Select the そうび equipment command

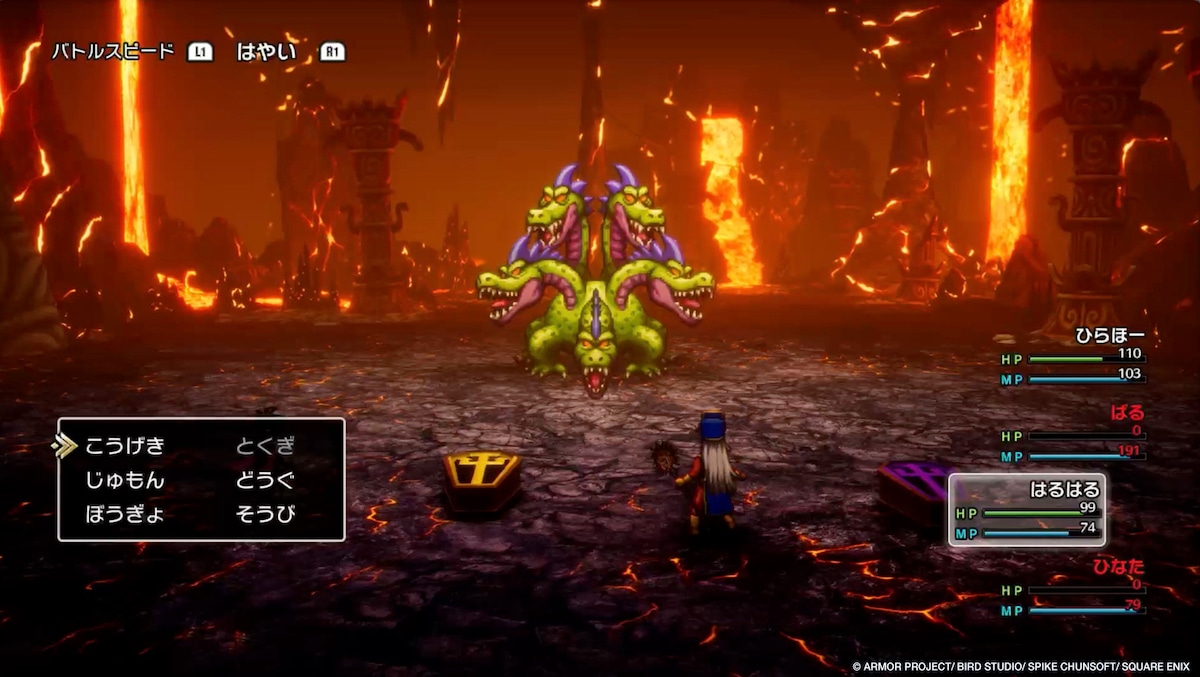tap(266, 515)
